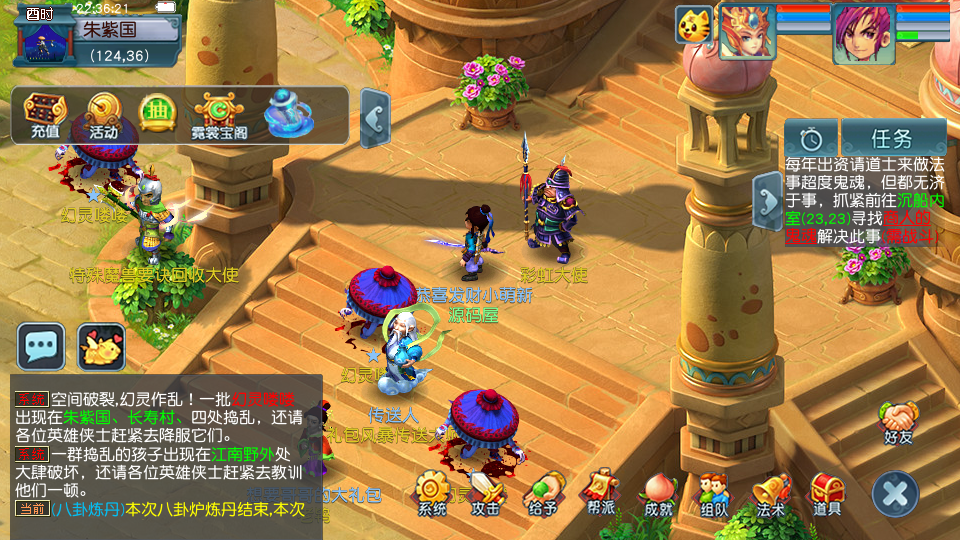Open the 活动 events menu
Viewport: 960px width, 540px height.
point(103,115)
